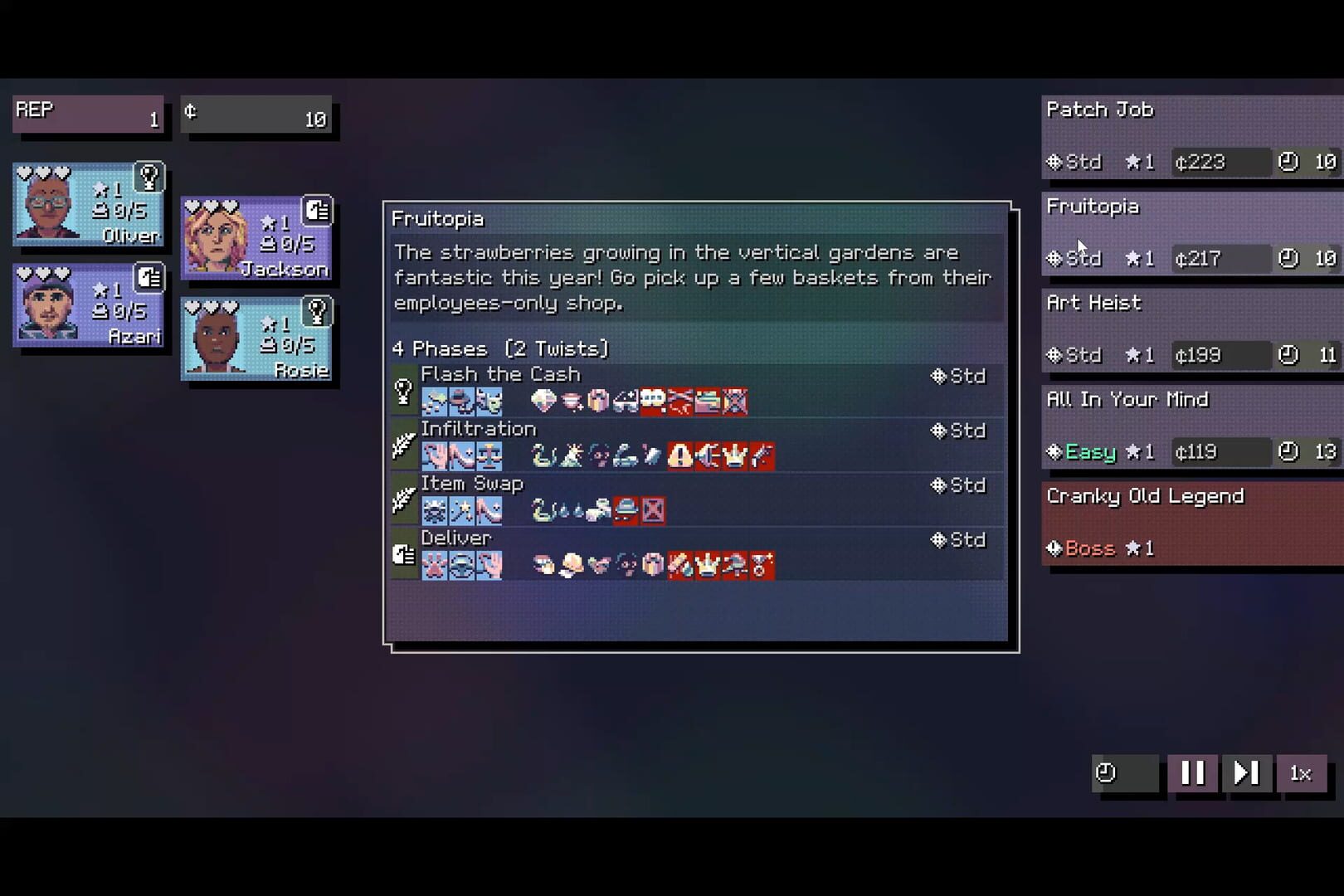Set game speed using the 1x button
The image size is (1344, 896).
coord(1300,772)
